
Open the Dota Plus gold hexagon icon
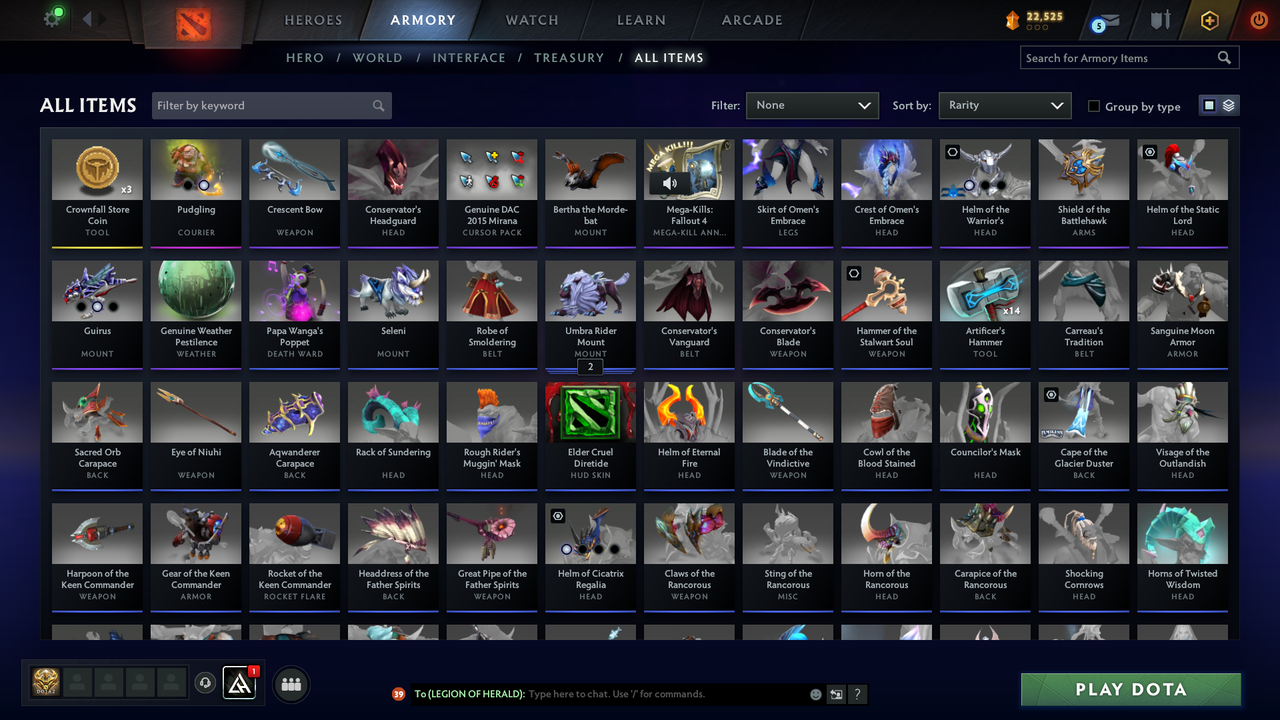(x=1209, y=19)
